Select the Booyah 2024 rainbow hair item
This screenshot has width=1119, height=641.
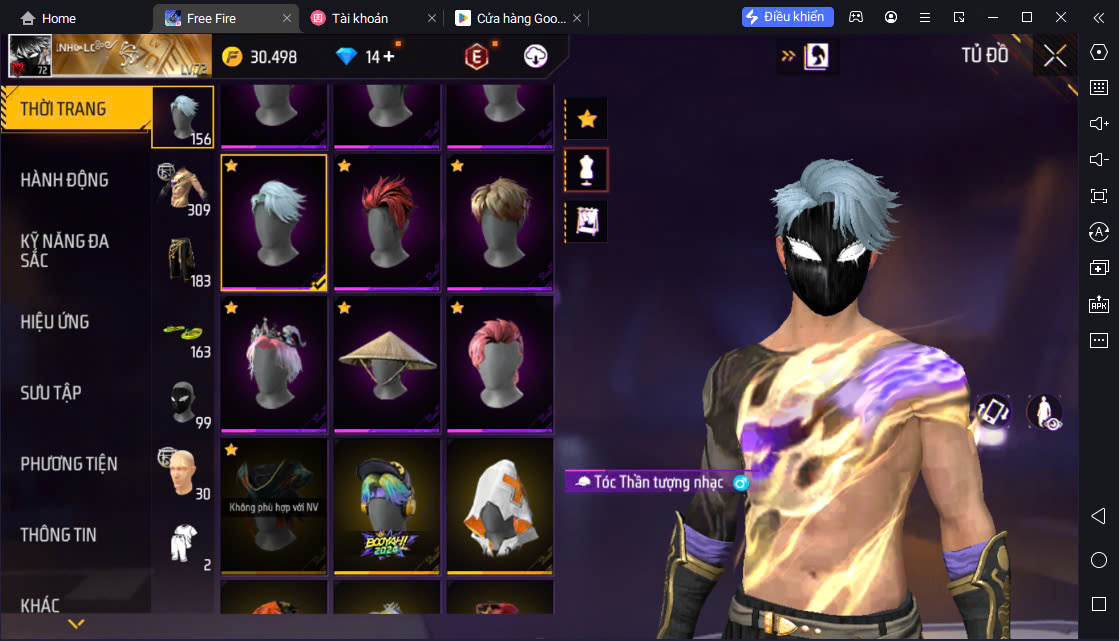click(x=387, y=506)
